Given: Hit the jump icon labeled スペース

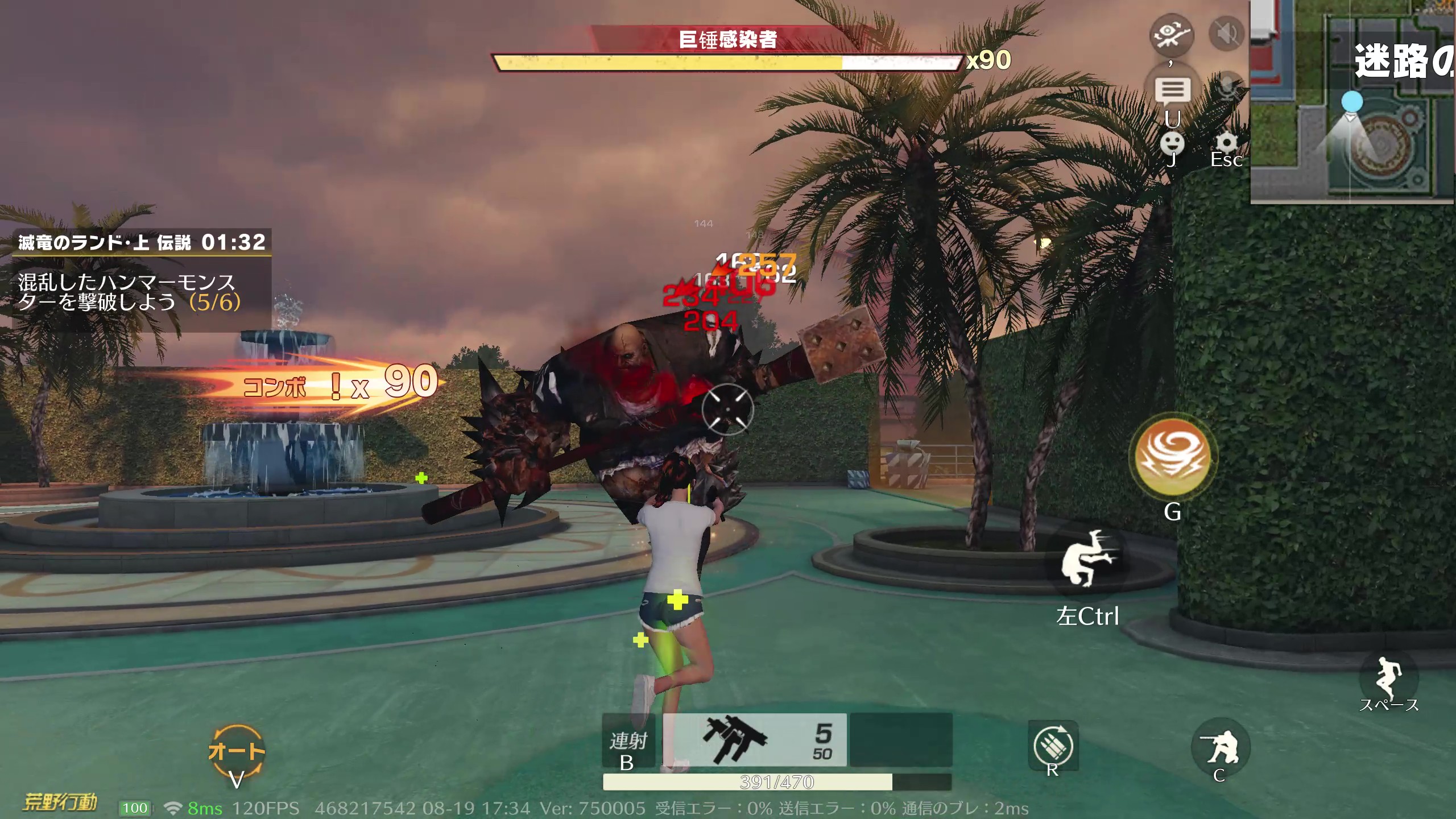Looking at the screenshot, I should coord(1387,679).
